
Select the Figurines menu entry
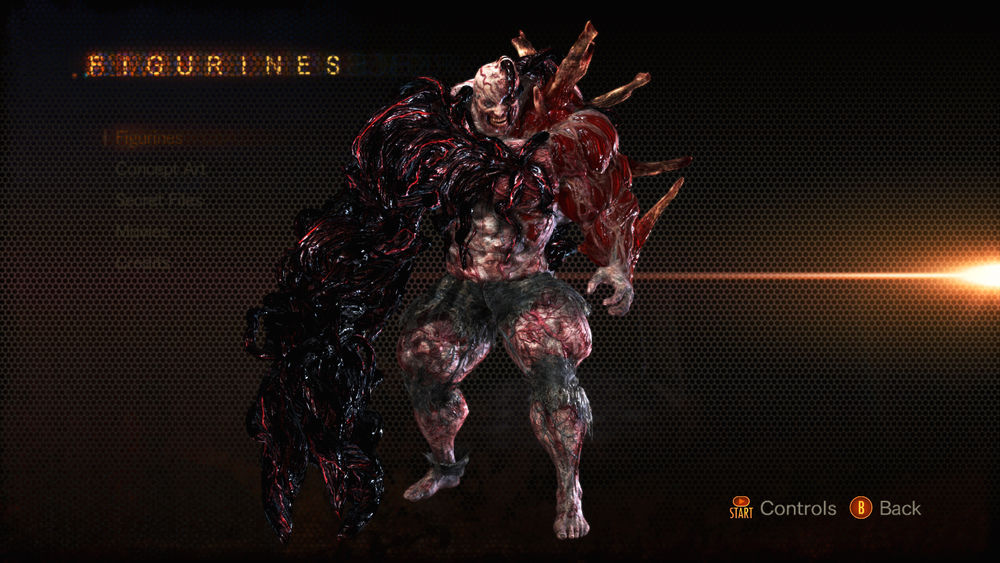[x=149, y=138]
